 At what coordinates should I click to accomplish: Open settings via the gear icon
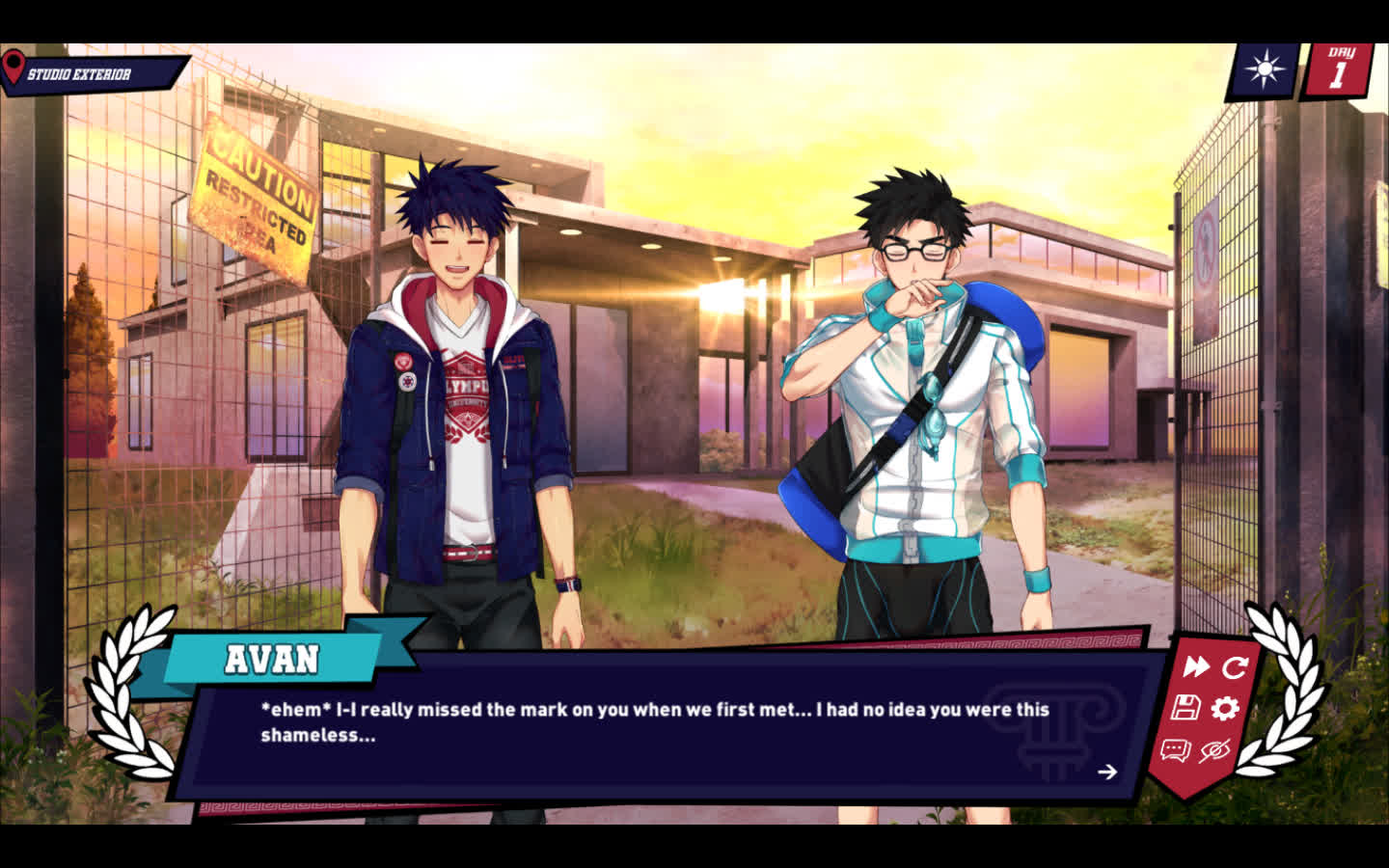point(1225,709)
